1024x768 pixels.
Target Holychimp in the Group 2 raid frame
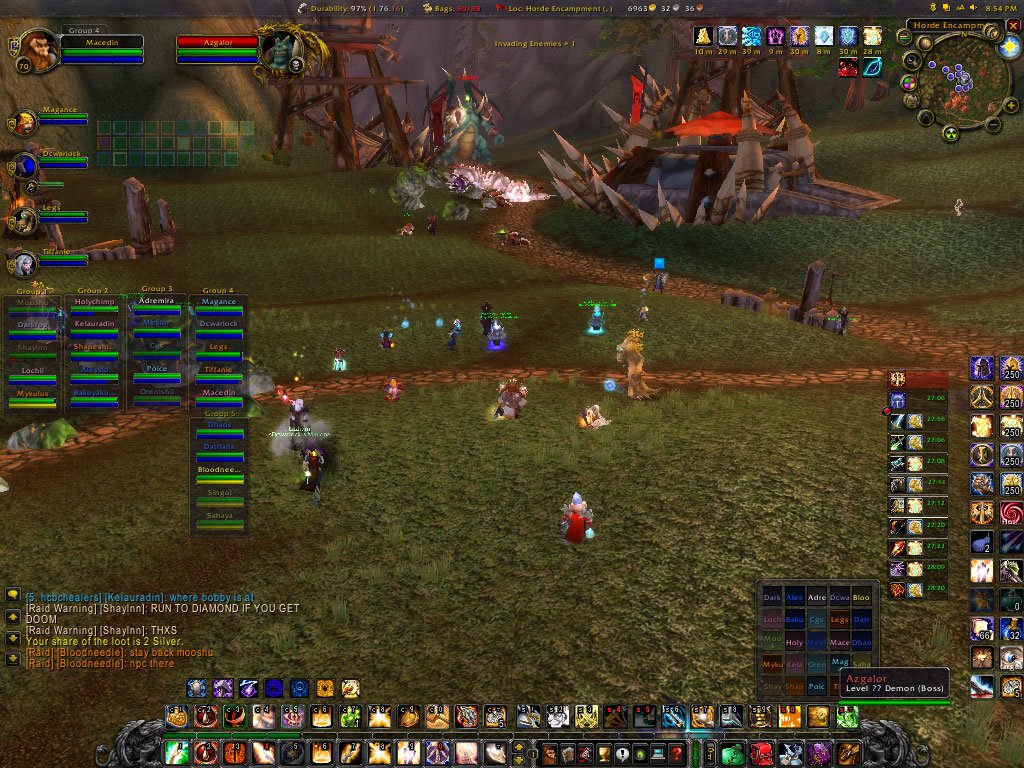(x=95, y=302)
